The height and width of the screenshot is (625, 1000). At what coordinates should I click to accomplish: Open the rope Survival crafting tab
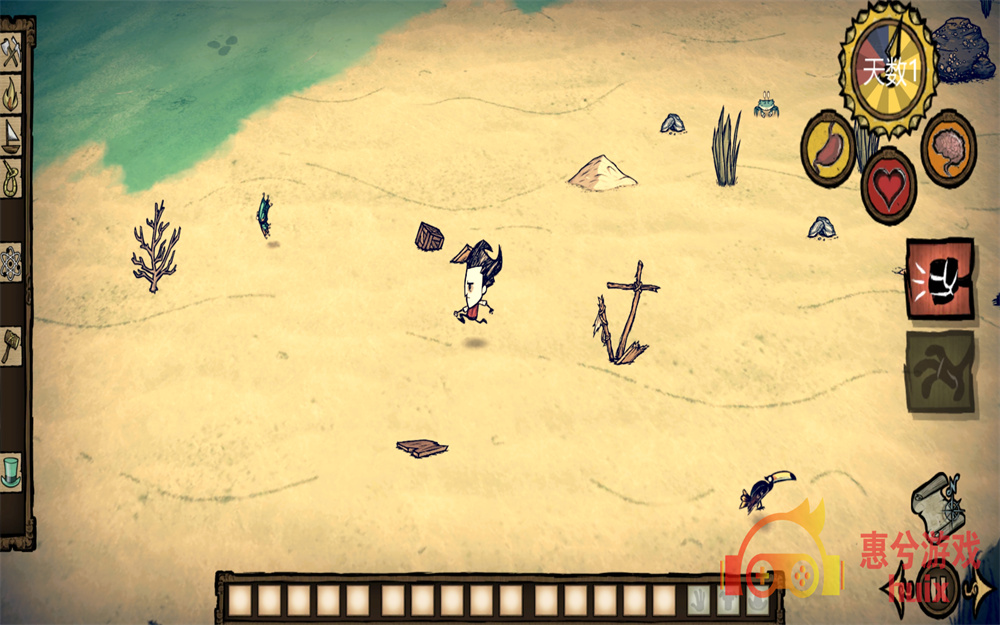[11, 179]
